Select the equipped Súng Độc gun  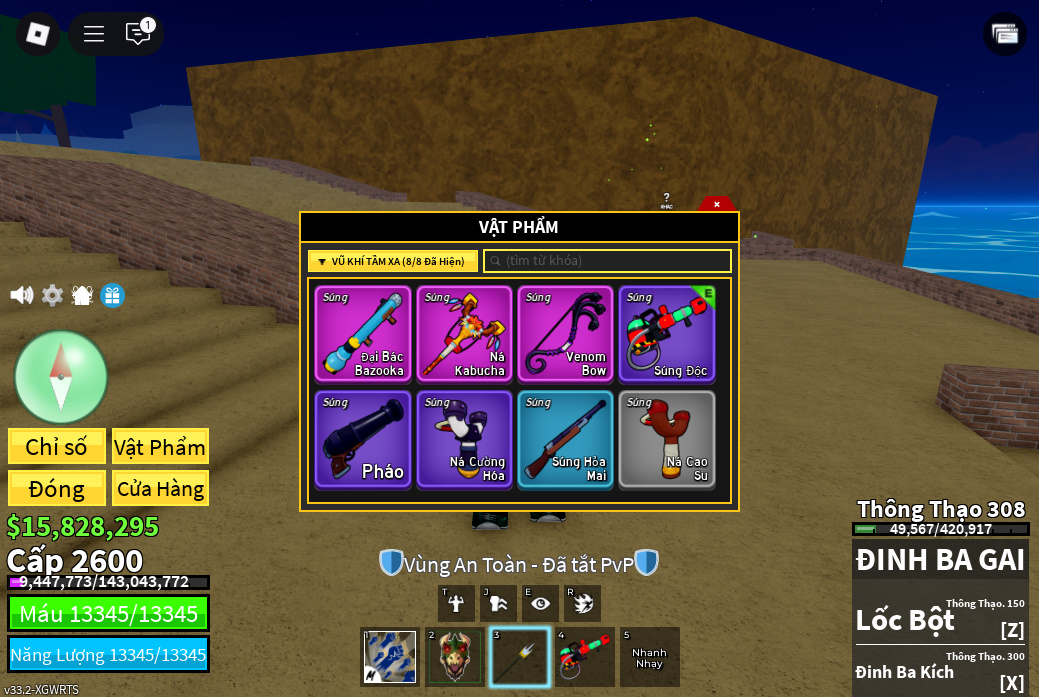[666, 334]
